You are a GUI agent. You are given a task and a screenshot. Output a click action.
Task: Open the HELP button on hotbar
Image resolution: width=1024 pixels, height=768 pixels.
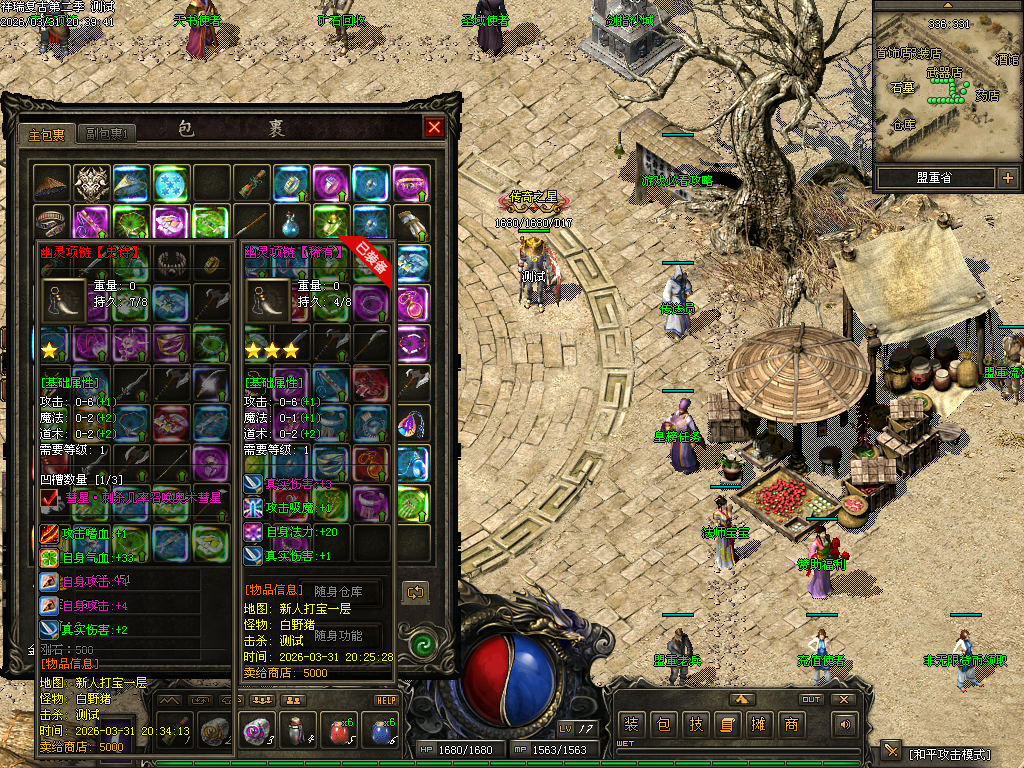click(x=387, y=700)
